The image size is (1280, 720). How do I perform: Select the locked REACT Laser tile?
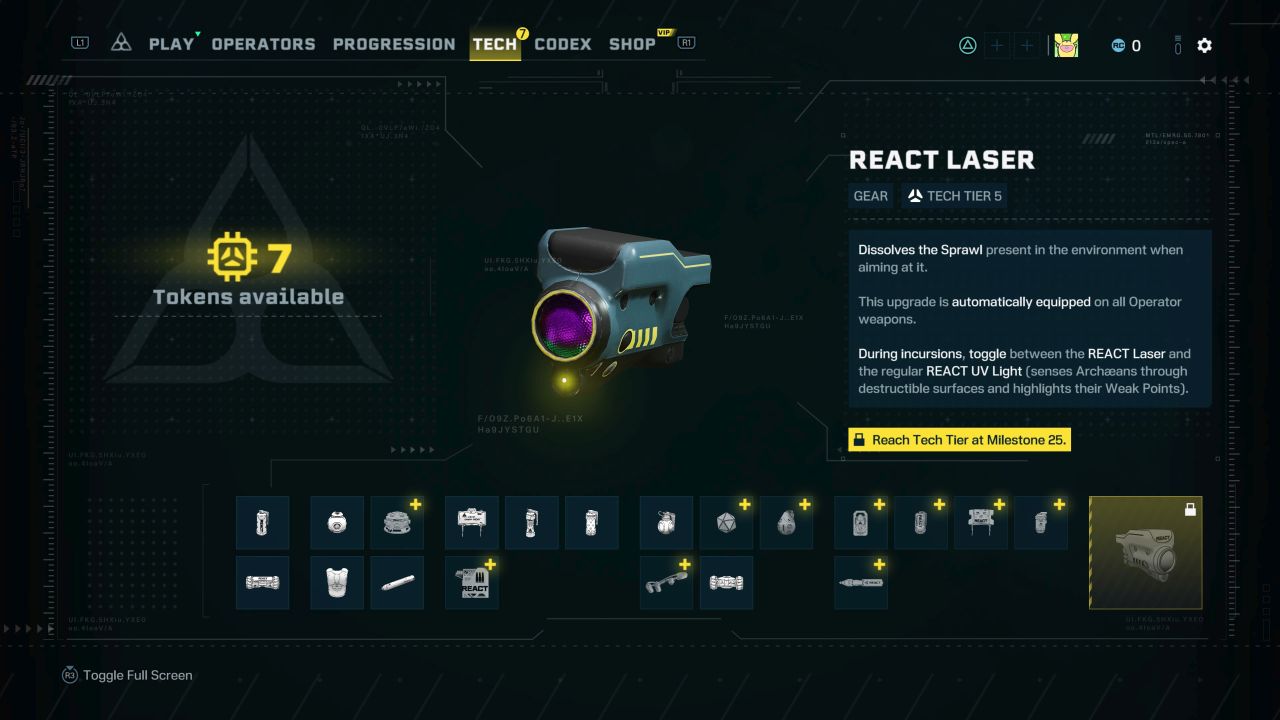click(x=1145, y=552)
